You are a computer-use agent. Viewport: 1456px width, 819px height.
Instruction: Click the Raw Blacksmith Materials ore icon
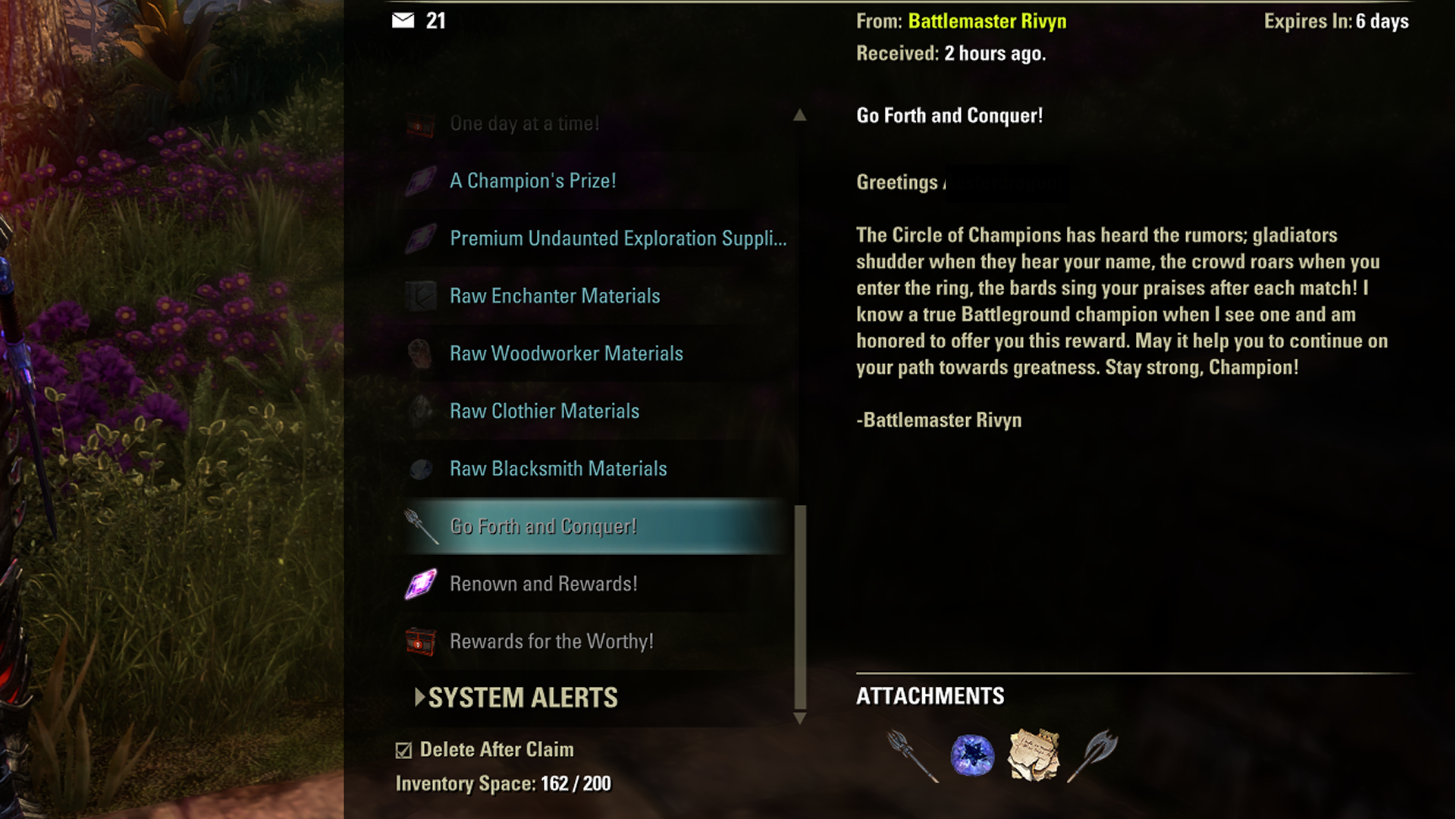click(x=419, y=469)
